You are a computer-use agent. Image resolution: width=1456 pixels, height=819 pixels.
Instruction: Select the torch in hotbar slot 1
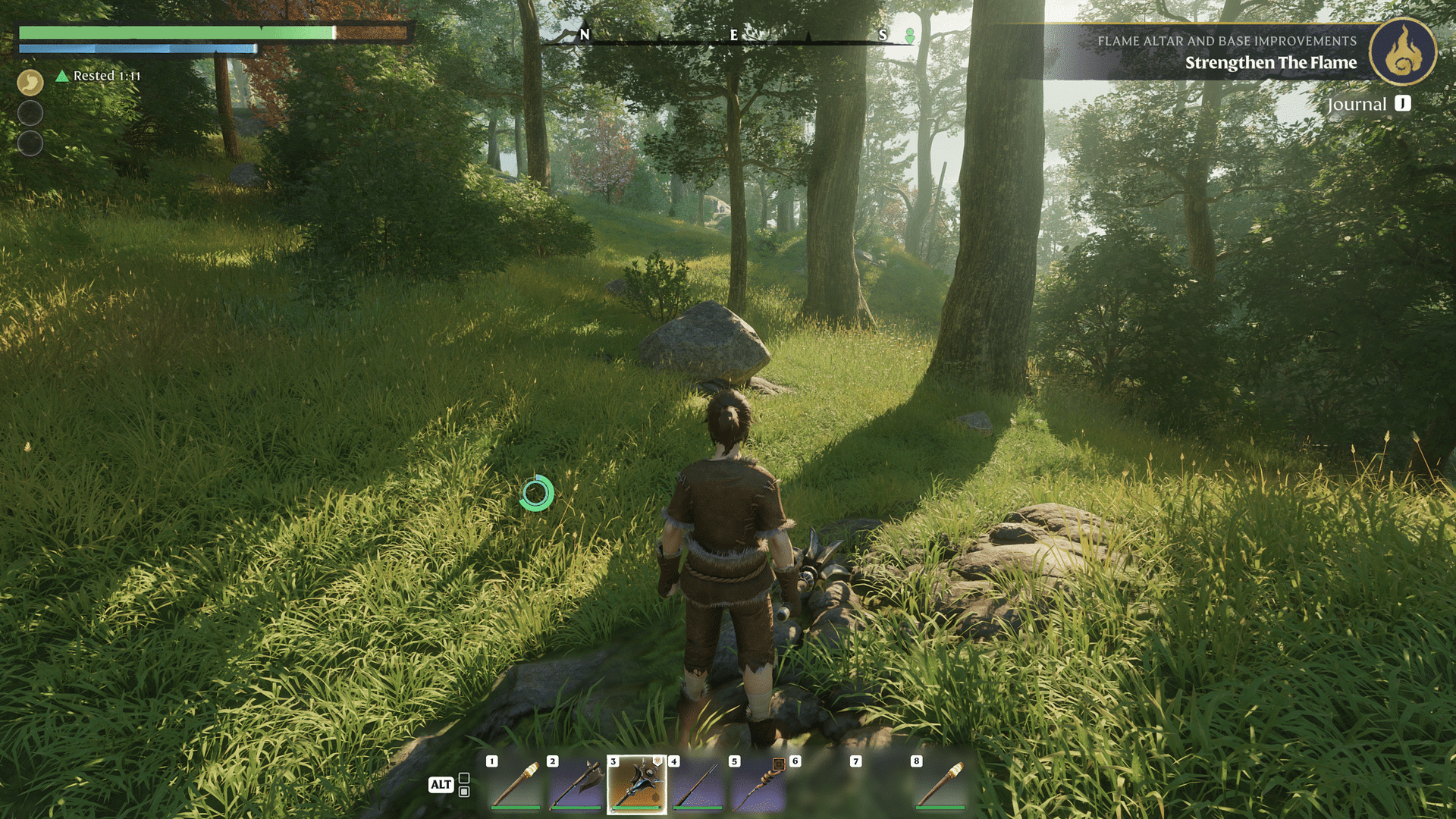click(516, 785)
